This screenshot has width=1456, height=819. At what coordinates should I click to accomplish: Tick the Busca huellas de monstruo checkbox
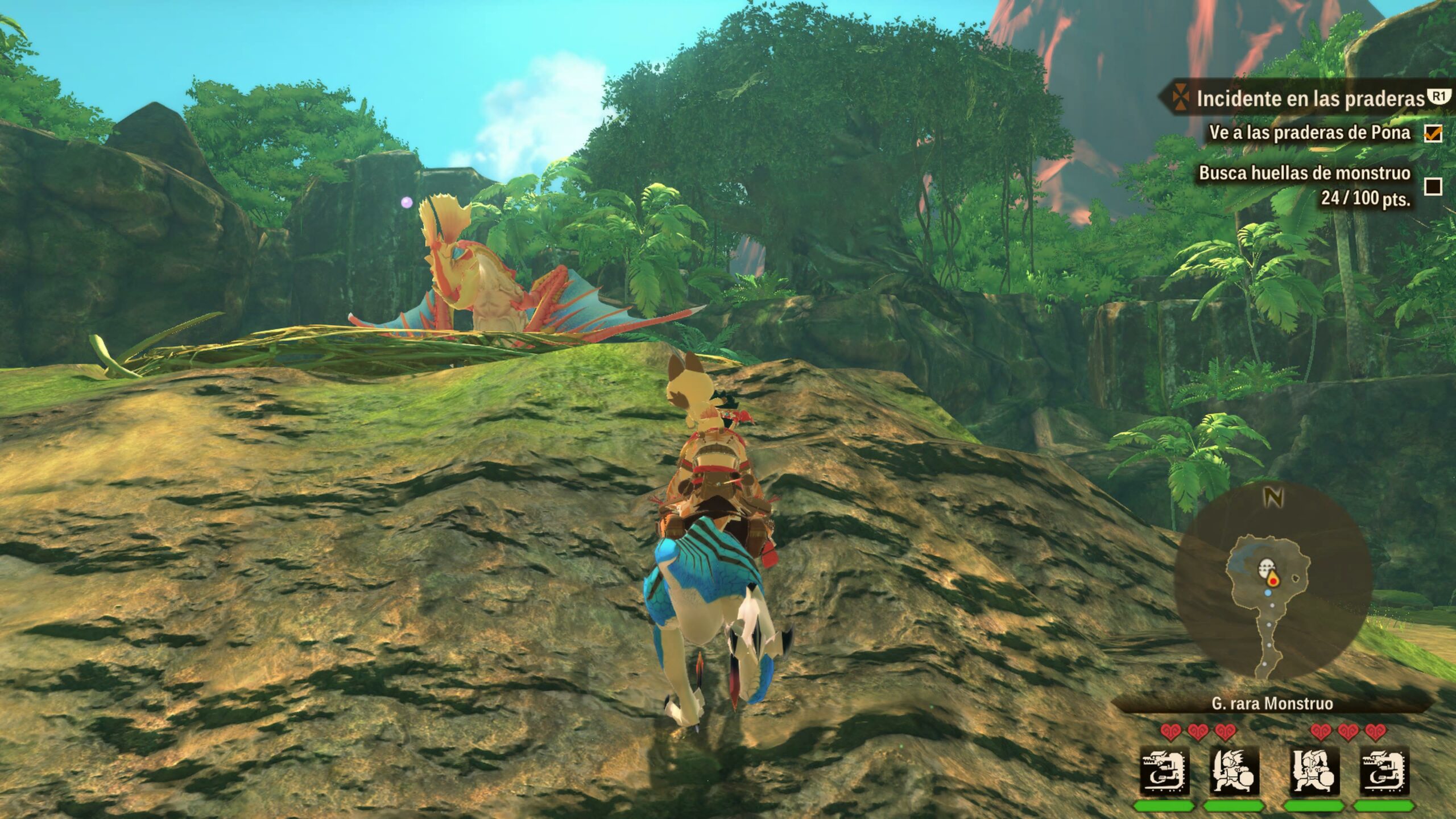click(1433, 186)
